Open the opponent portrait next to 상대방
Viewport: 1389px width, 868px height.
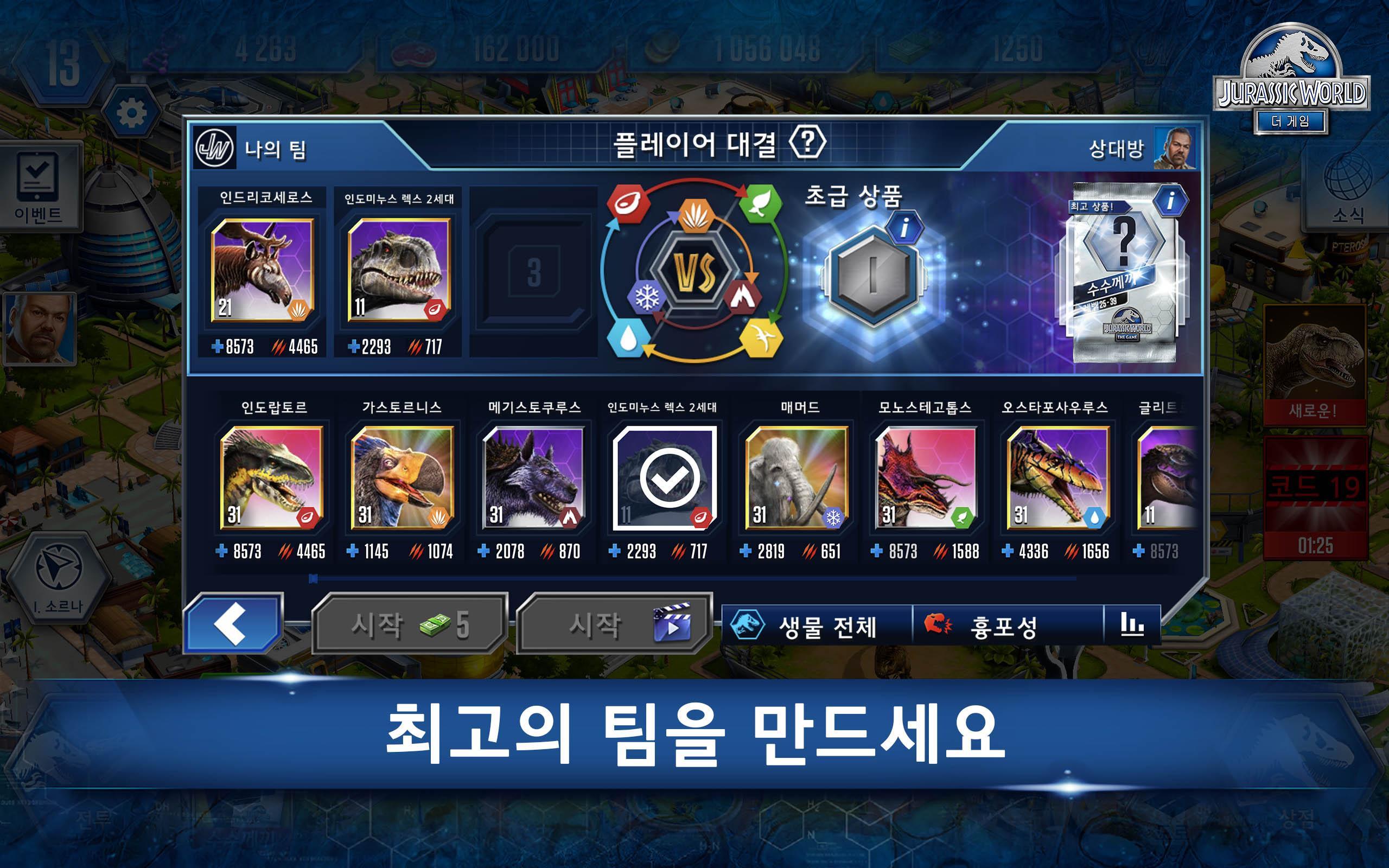pos(1175,149)
